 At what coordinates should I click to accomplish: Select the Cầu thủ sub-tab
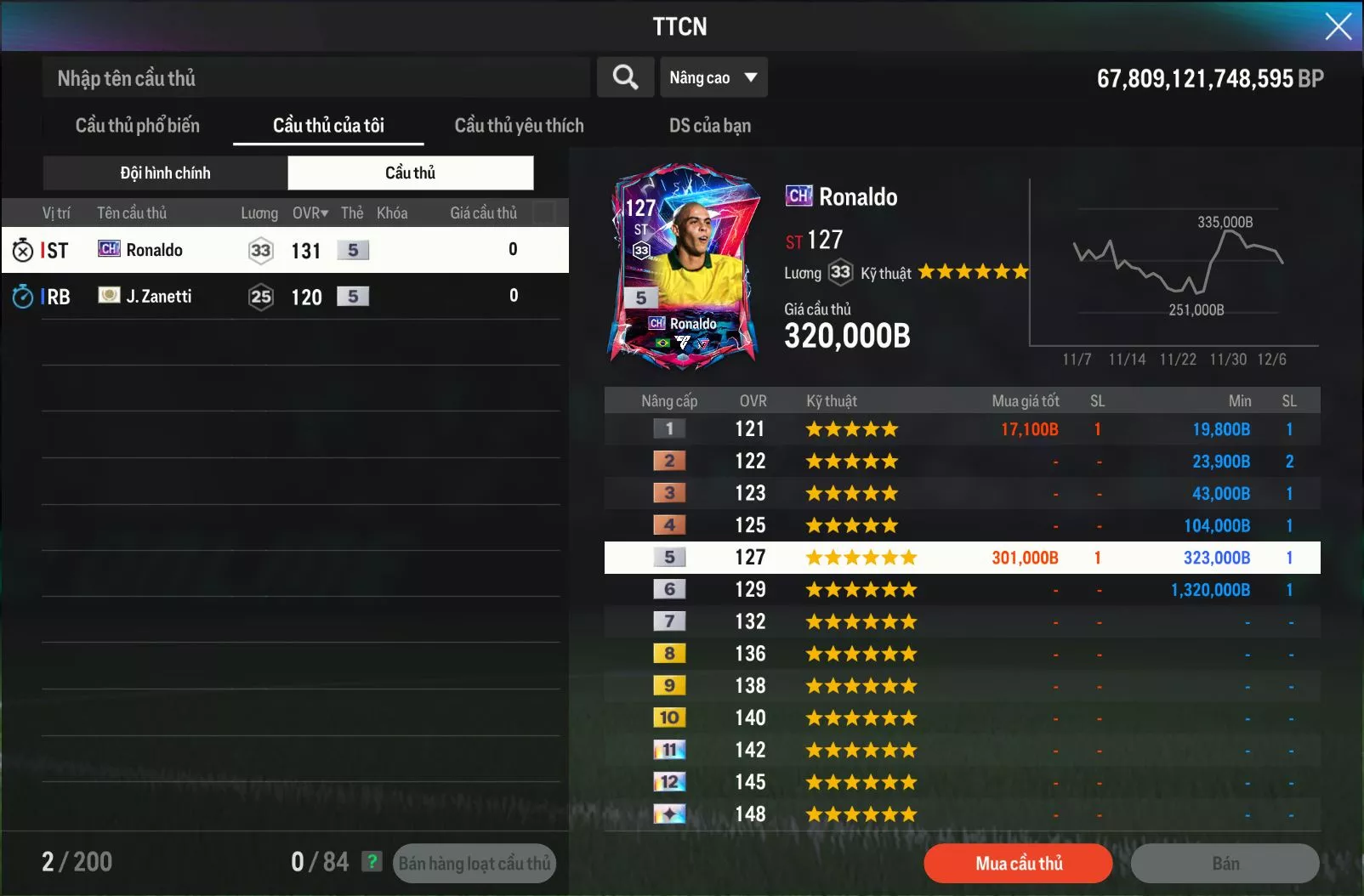410,173
